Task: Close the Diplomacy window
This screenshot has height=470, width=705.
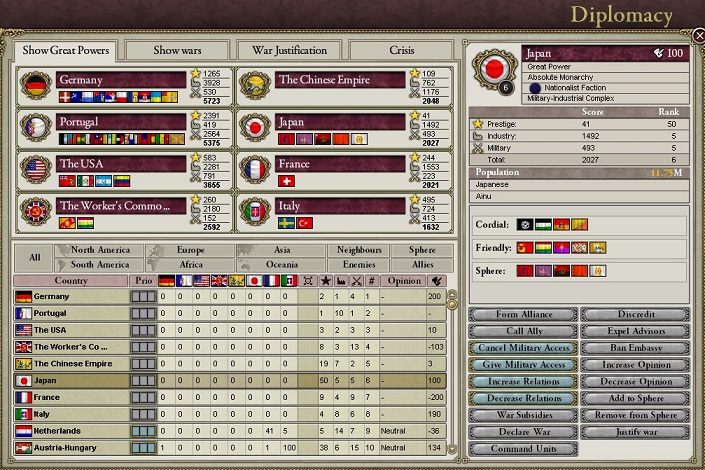Action: click(698, 36)
